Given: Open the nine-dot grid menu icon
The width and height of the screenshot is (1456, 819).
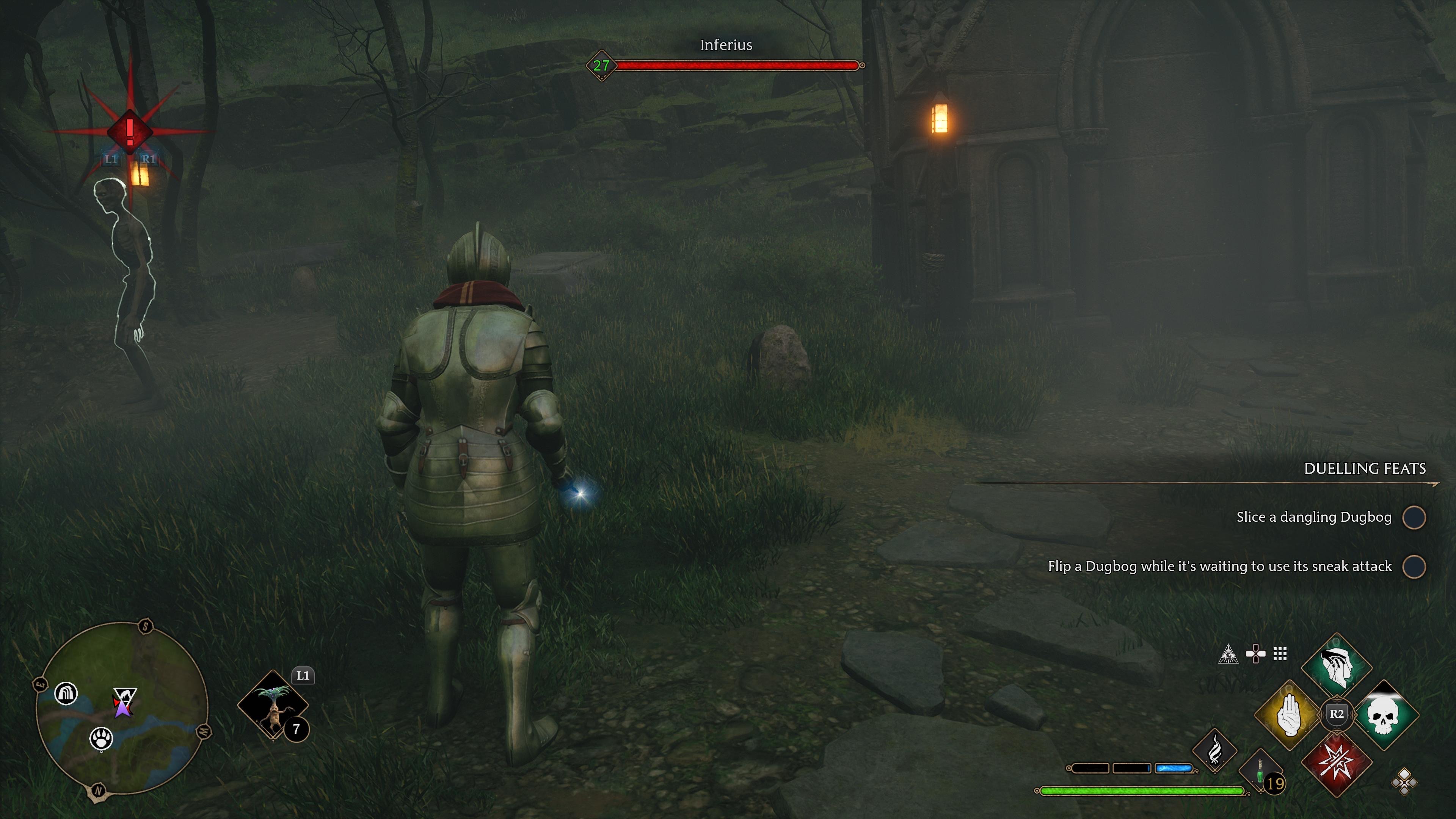Looking at the screenshot, I should coord(1280,654).
